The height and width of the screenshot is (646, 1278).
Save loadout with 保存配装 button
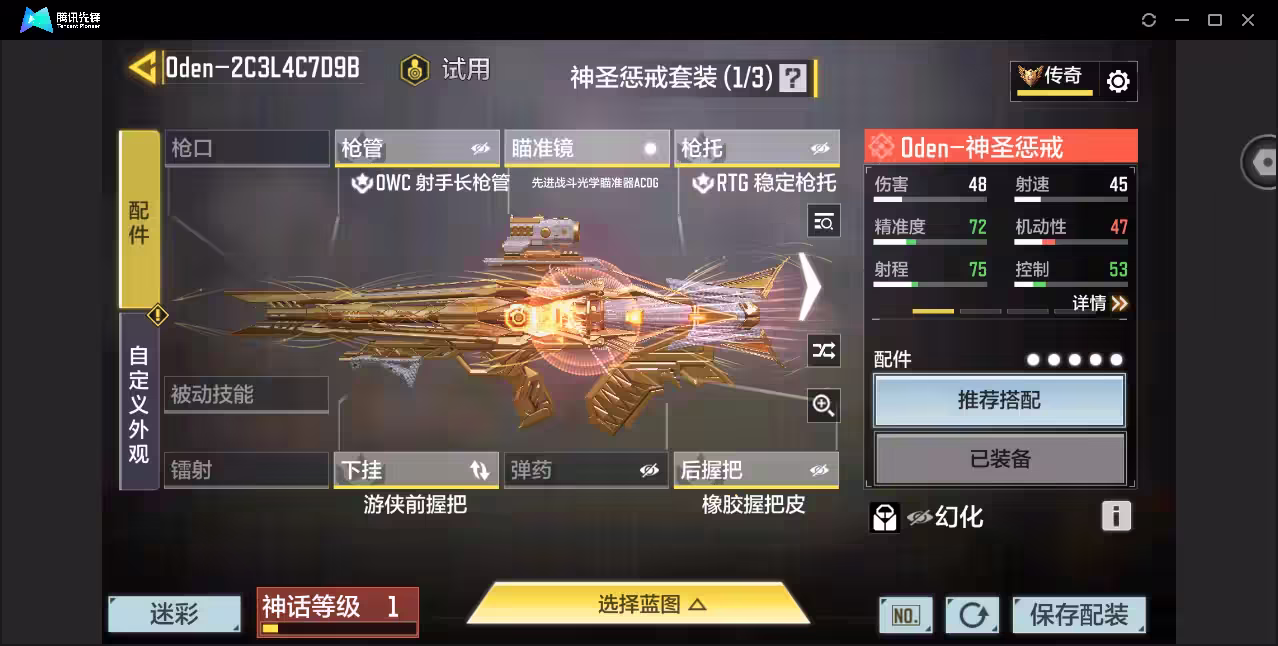point(1078,615)
